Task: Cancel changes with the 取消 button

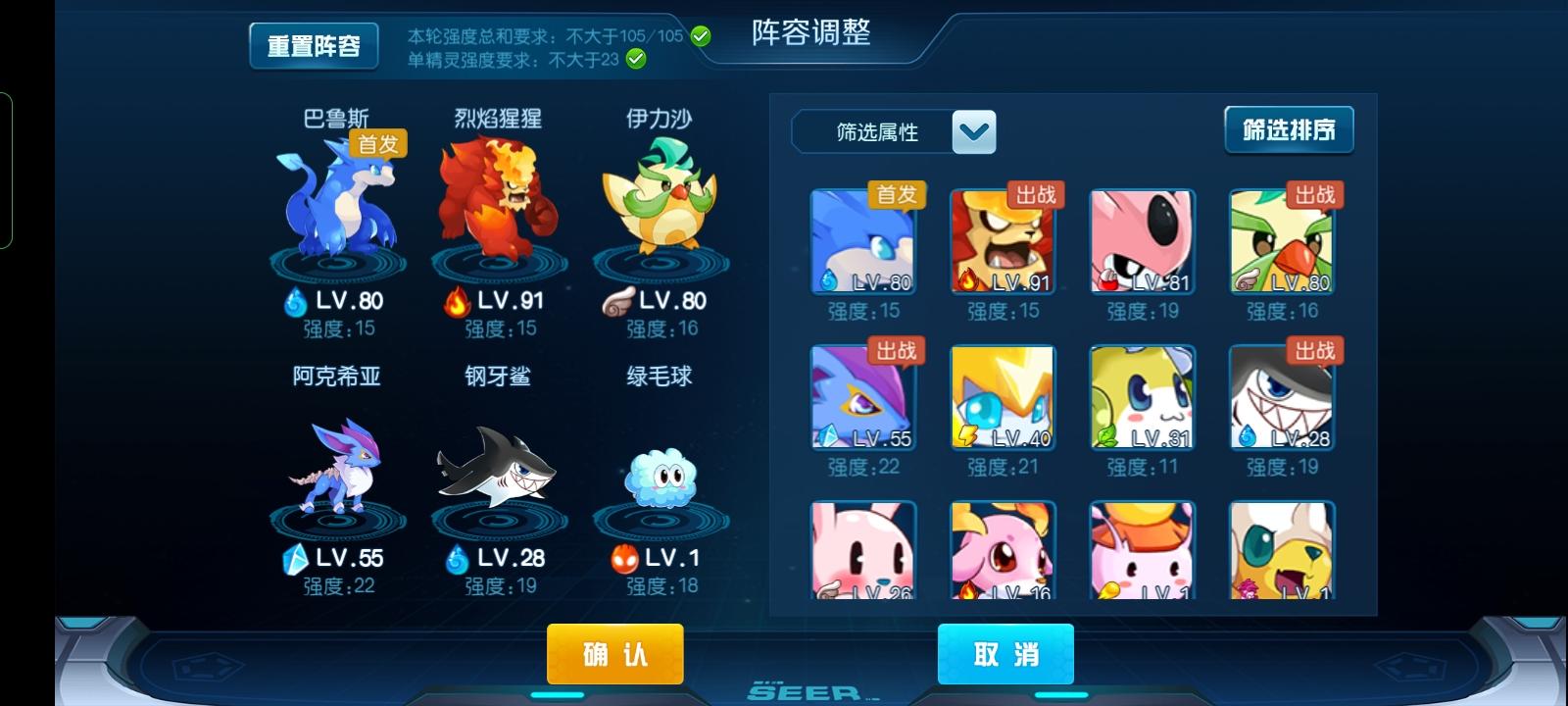Action: tap(1005, 653)
